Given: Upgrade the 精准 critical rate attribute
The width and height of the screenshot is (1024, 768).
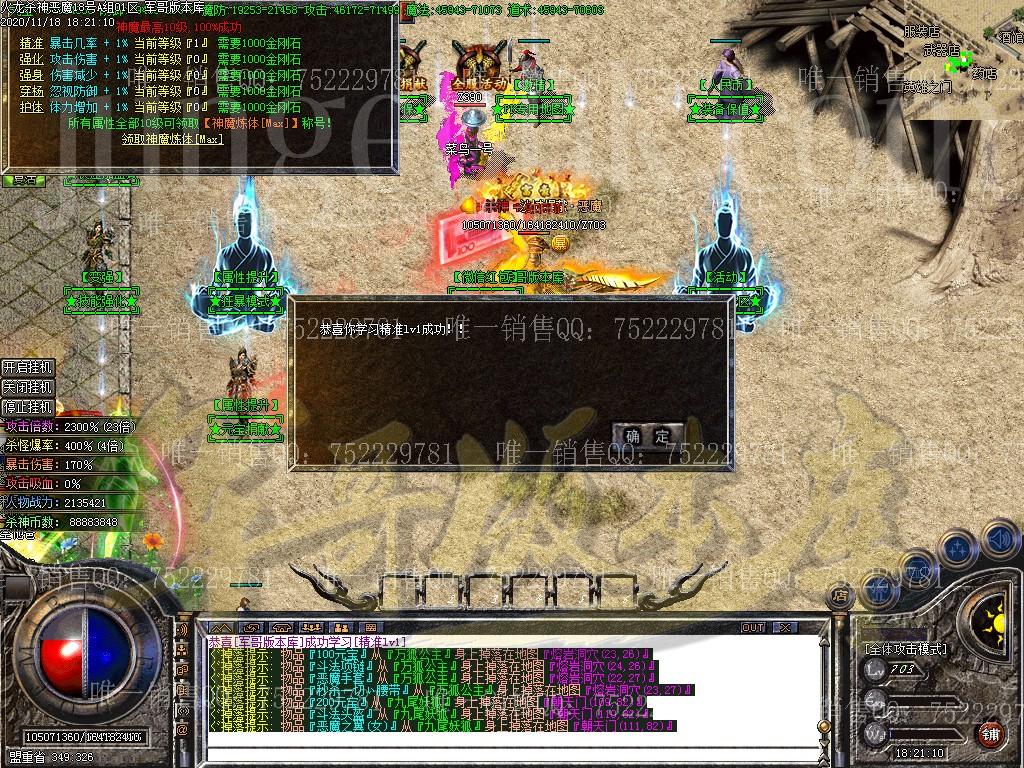Looking at the screenshot, I should pyautogui.click(x=31, y=44).
